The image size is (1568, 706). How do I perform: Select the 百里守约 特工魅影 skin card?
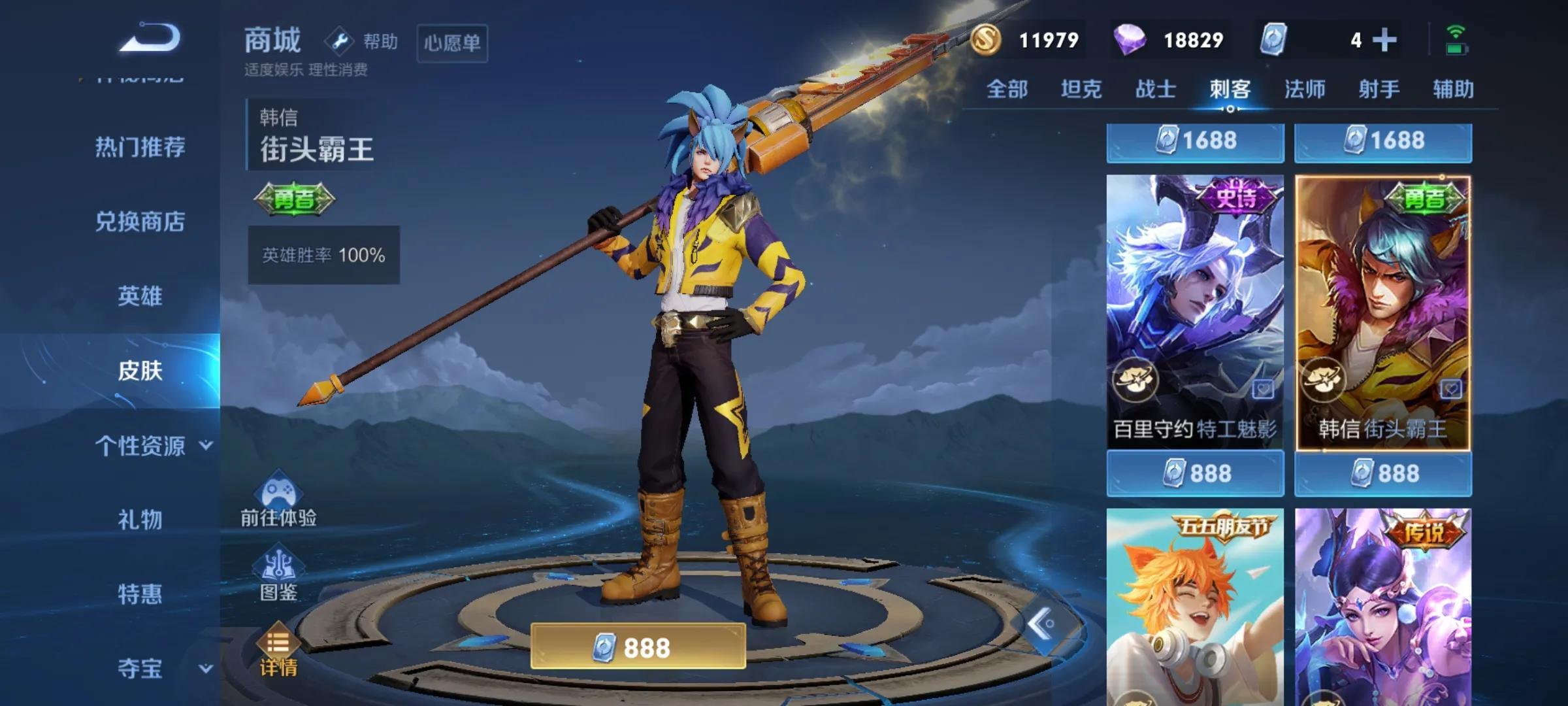[x=1195, y=311]
